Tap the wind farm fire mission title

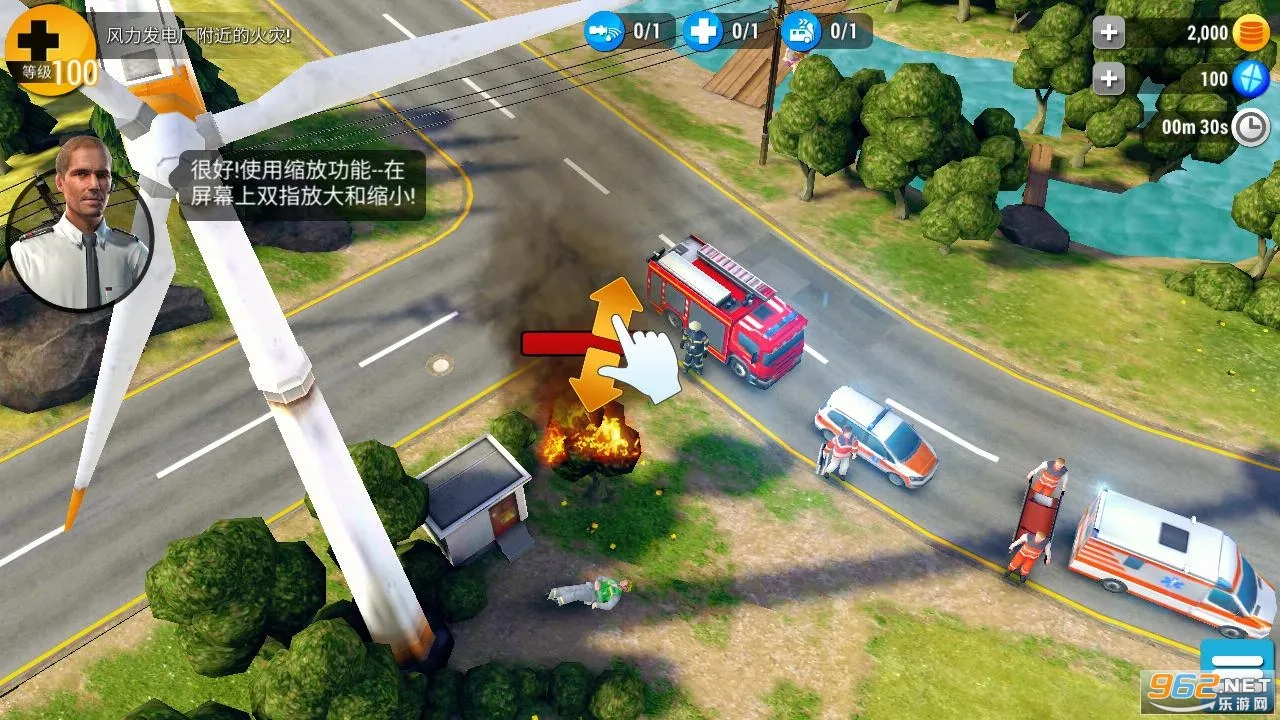point(198,36)
